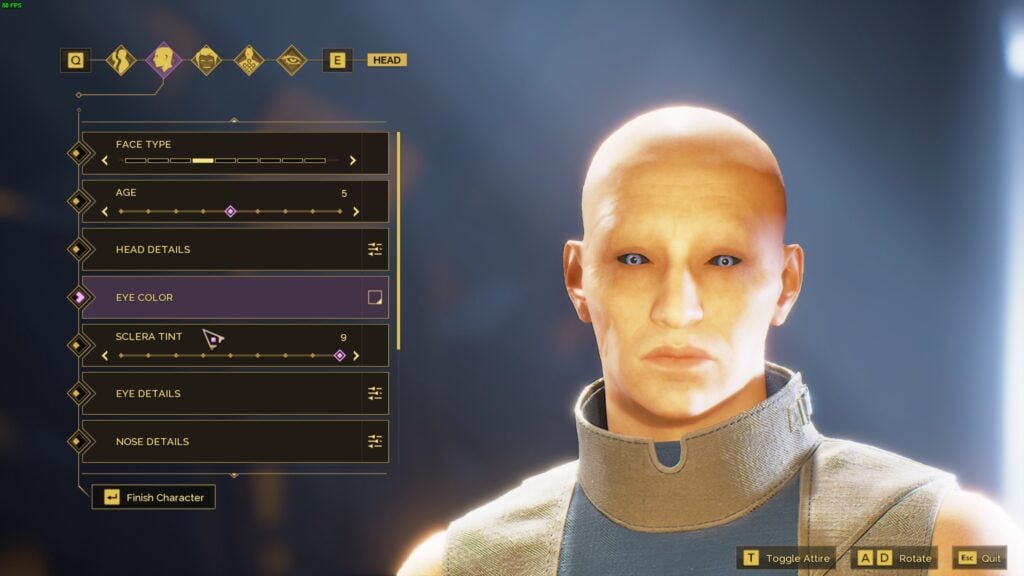Select the Eye Color row

pos(220,297)
